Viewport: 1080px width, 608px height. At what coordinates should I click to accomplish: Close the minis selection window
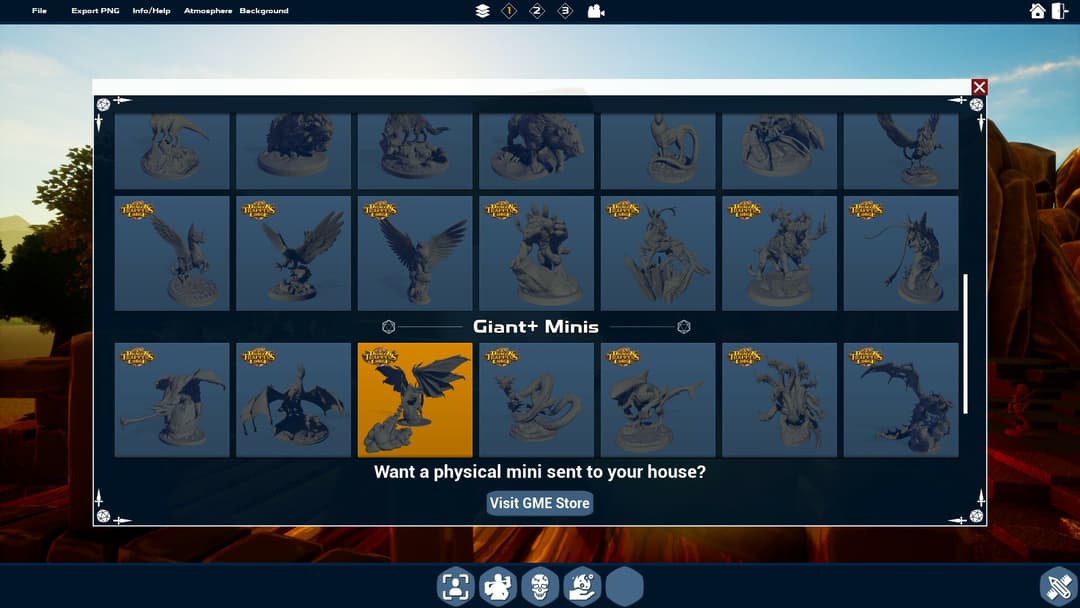point(979,87)
